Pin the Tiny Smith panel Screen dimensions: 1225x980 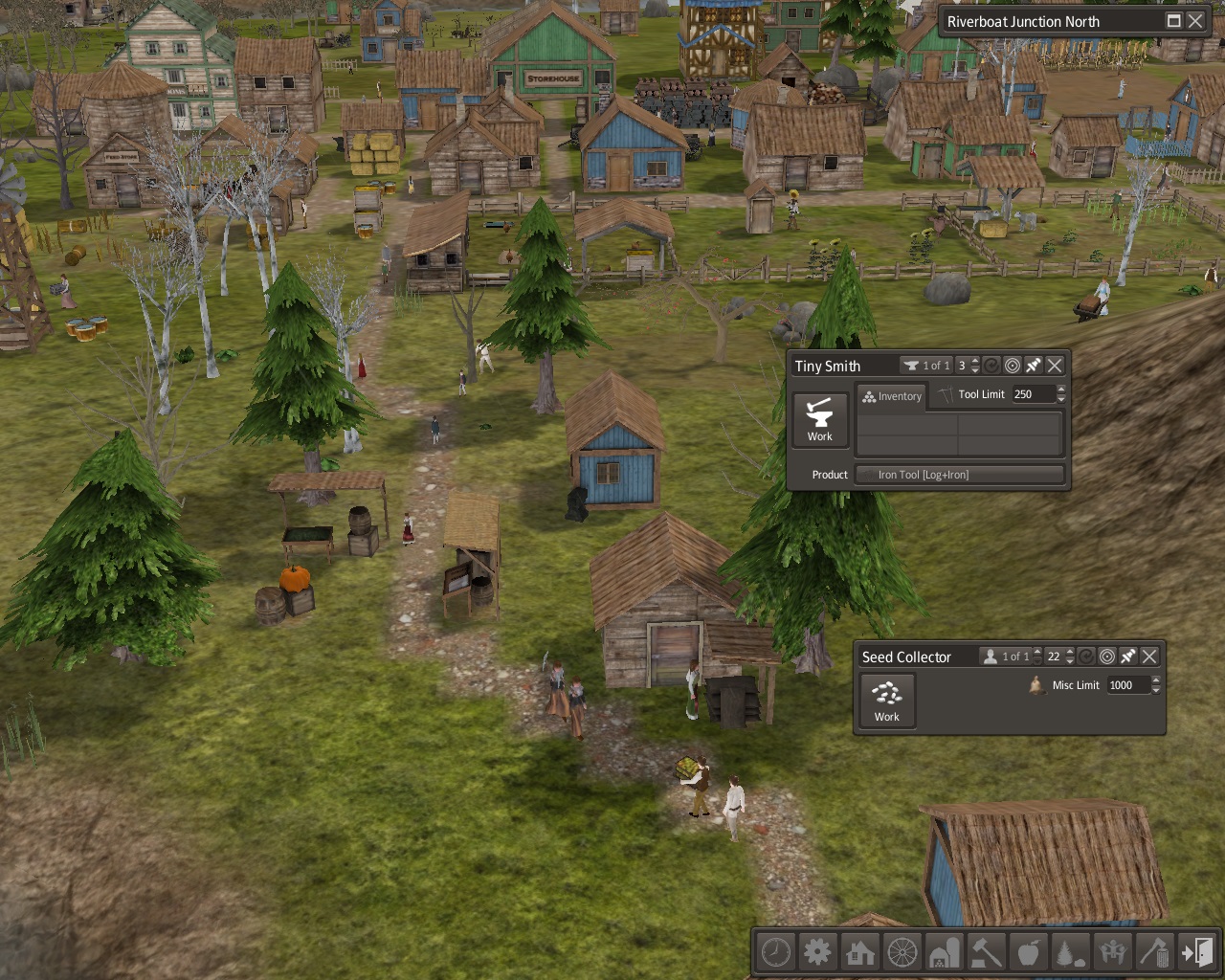pyautogui.click(x=1034, y=366)
